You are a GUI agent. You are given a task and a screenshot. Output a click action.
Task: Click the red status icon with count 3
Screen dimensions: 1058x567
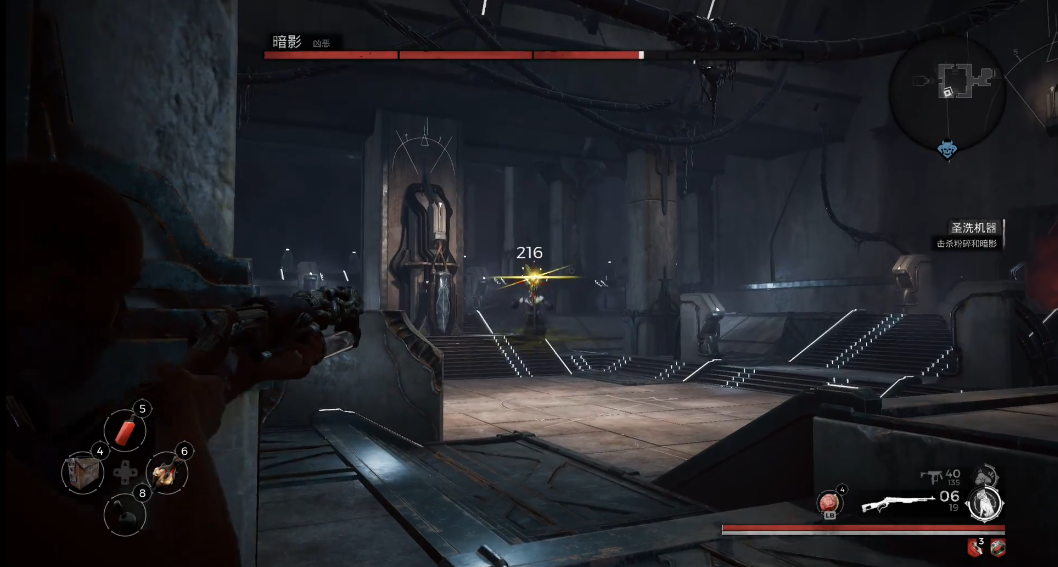tap(975, 546)
